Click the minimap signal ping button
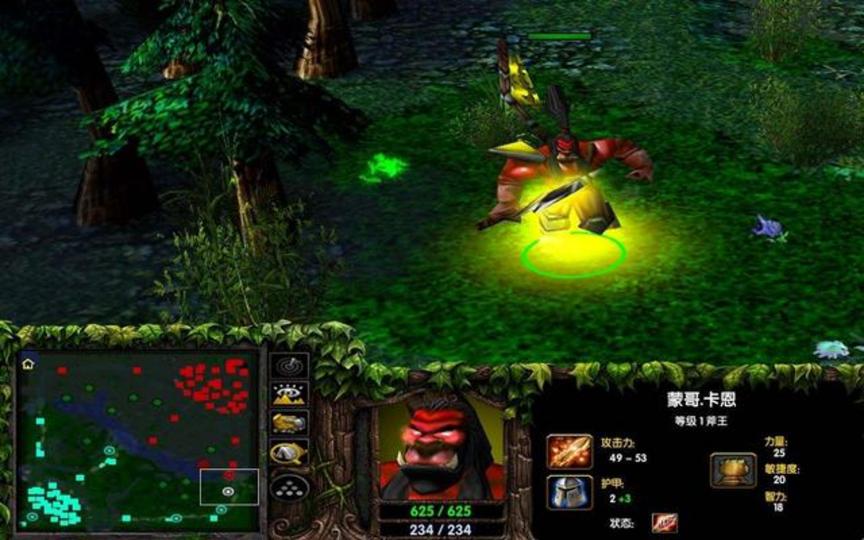Screen dimensions: 864x540 click(289, 366)
